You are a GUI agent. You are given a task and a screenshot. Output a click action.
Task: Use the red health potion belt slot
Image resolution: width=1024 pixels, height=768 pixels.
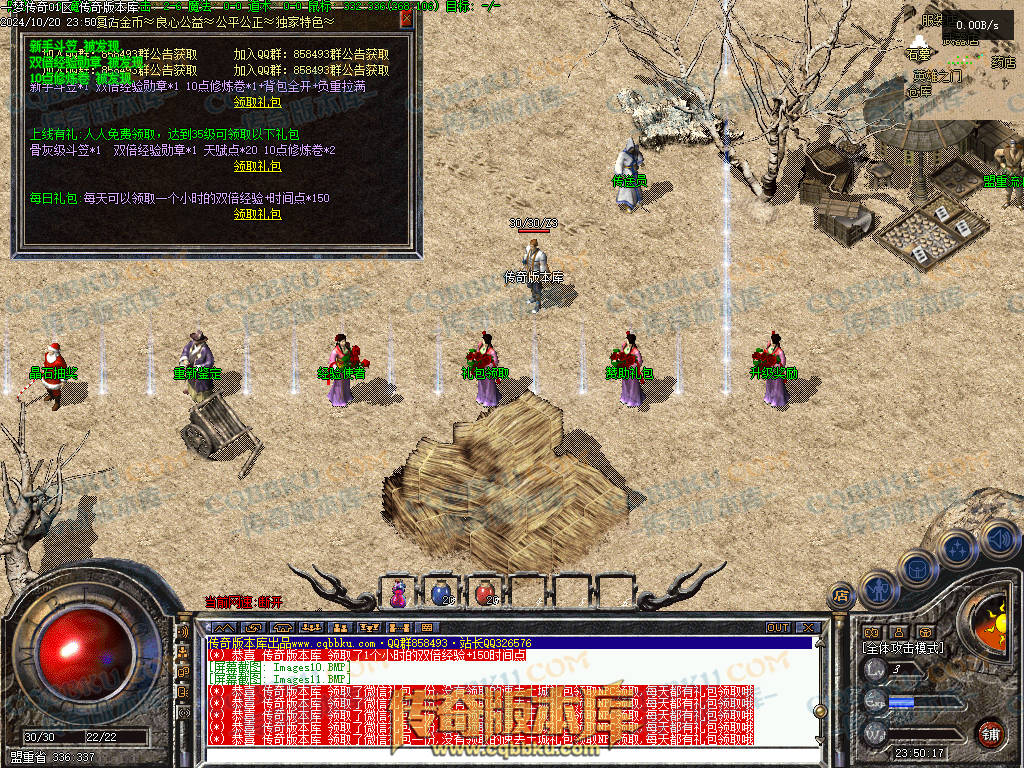coord(485,592)
